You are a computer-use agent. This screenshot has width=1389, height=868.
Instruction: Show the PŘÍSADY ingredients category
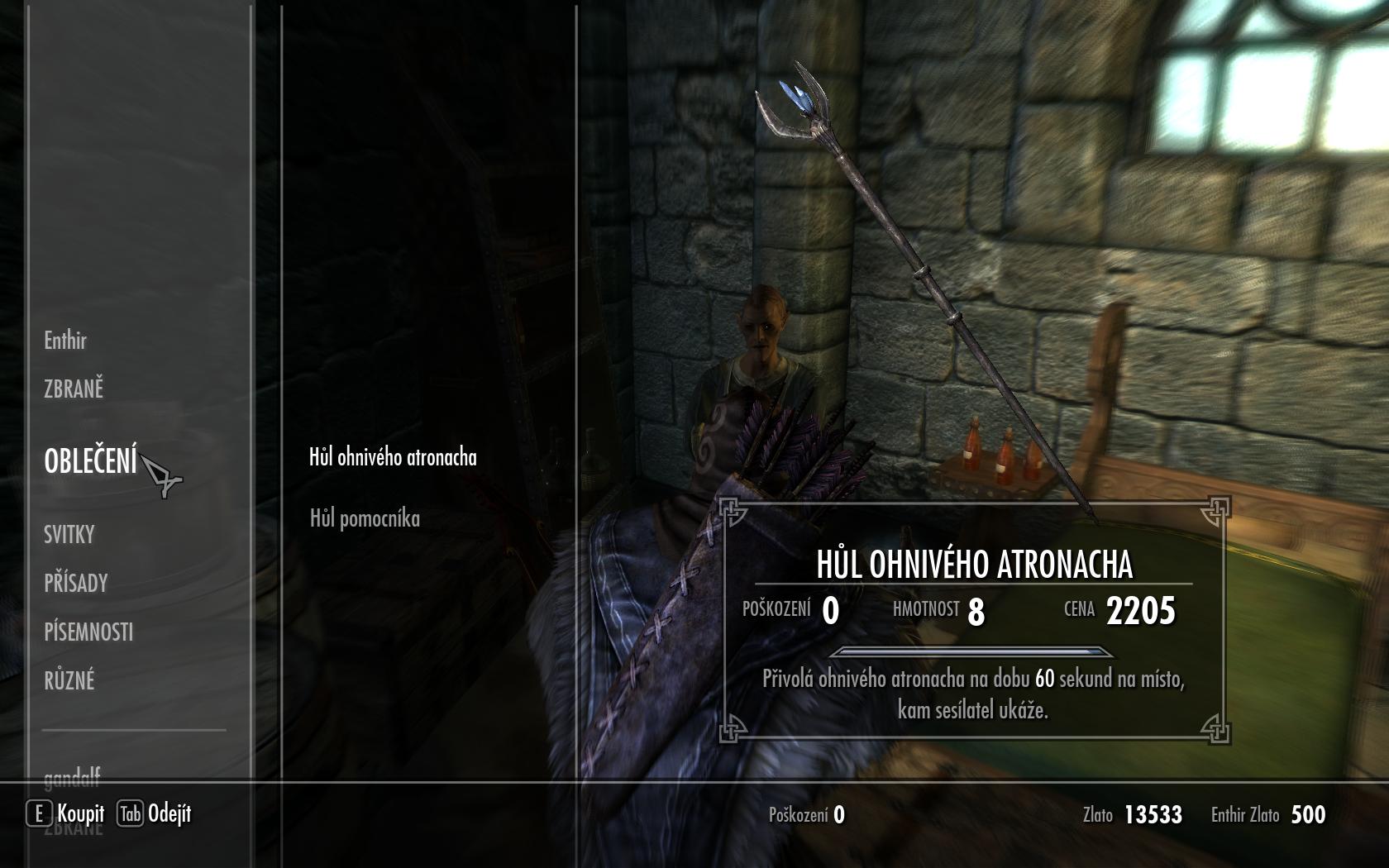[x=76, y=584]
